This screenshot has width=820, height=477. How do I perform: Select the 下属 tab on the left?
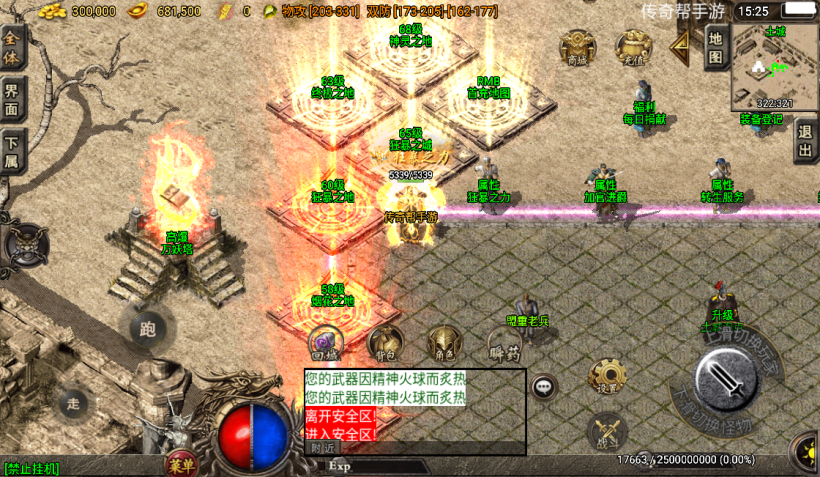pos(13,149)
